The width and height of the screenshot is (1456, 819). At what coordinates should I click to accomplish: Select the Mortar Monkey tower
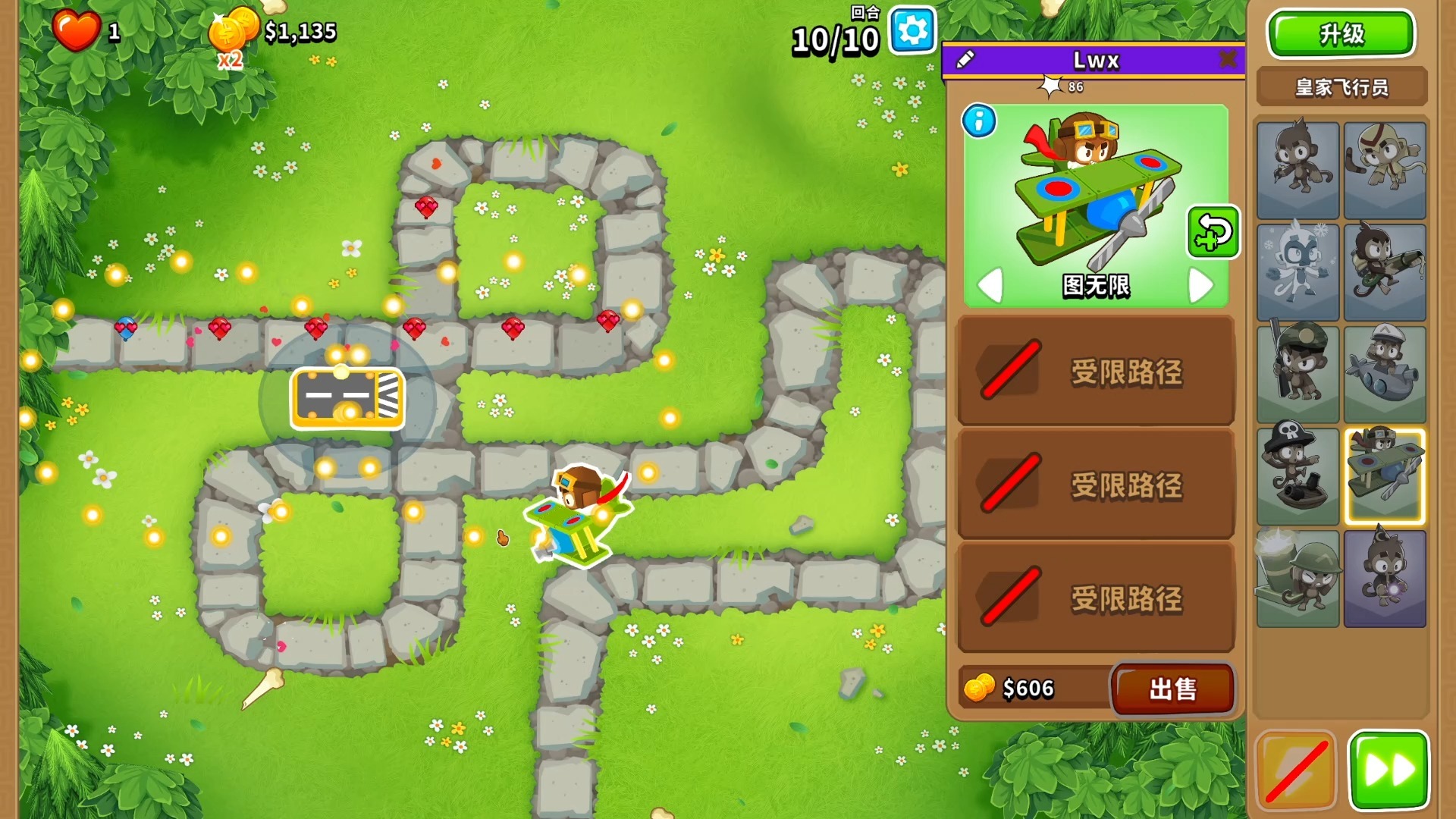click(x=1298, y=579)
